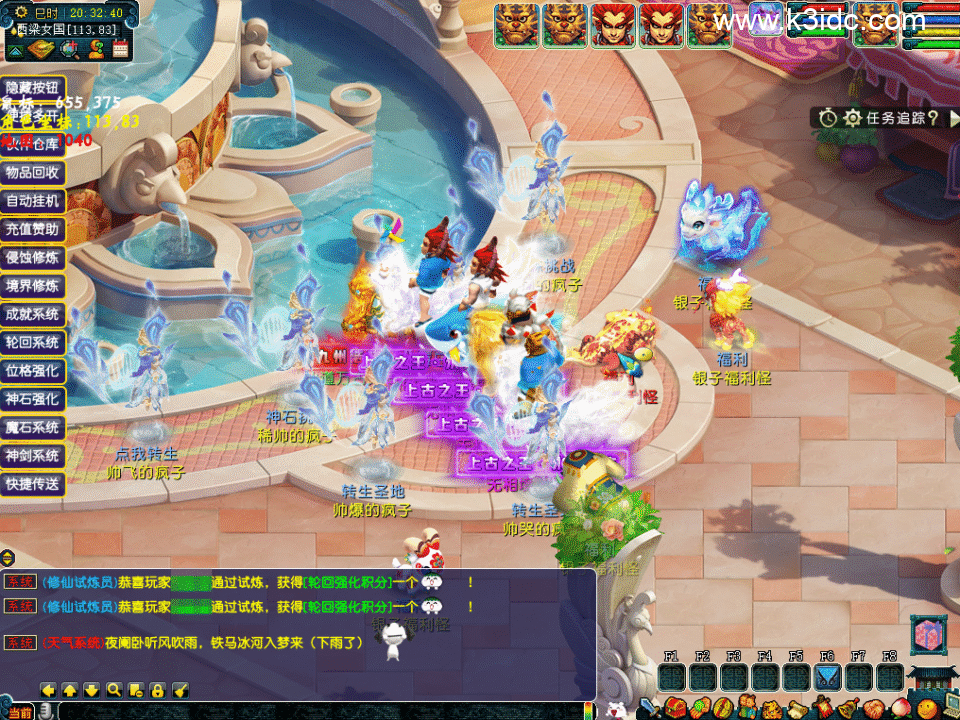Click the 隐藏按钮 hide-buttons button
The image size is (960, 720).
click(x=33, y=88)
